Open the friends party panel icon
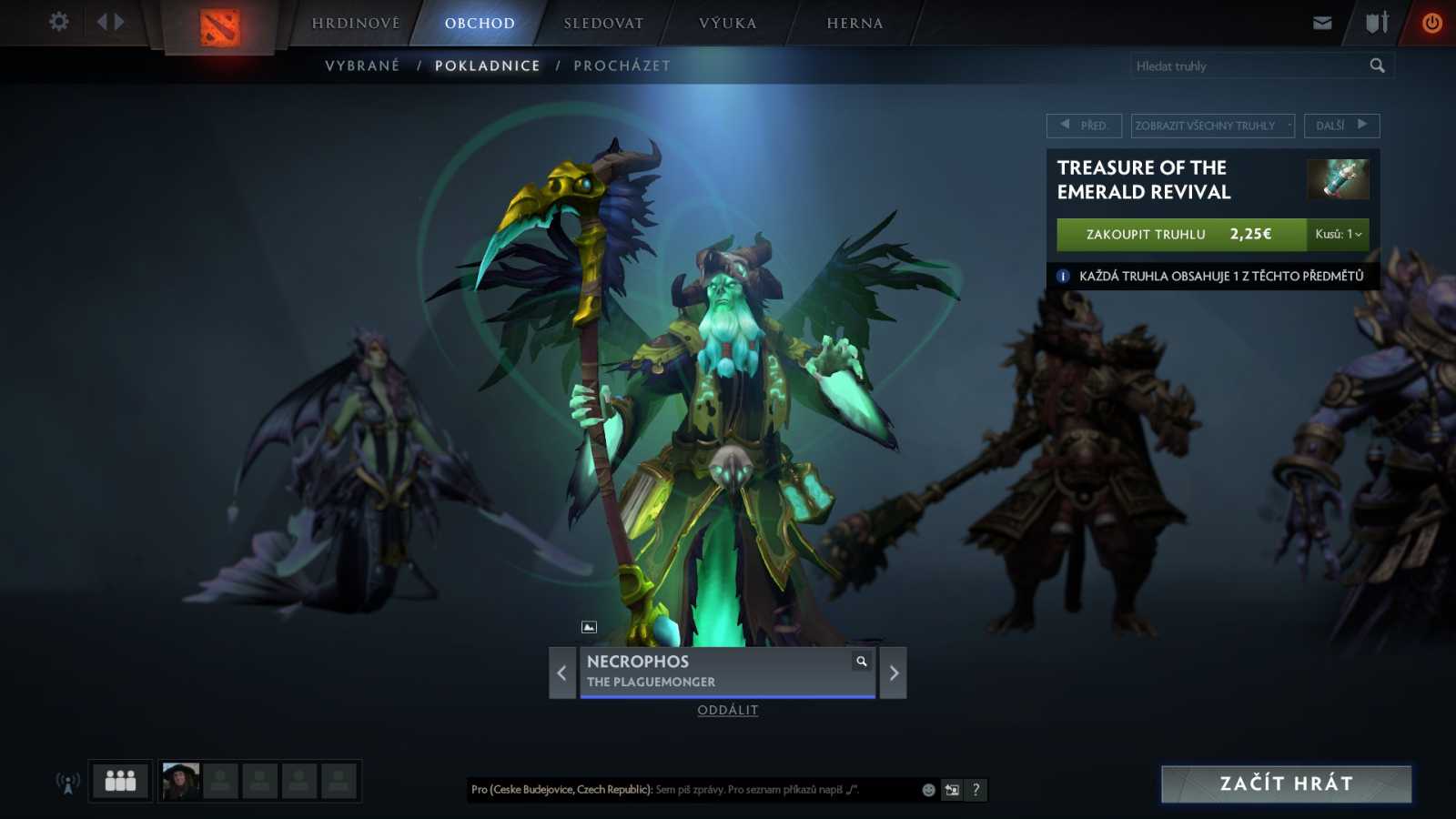 coord(119,780)
